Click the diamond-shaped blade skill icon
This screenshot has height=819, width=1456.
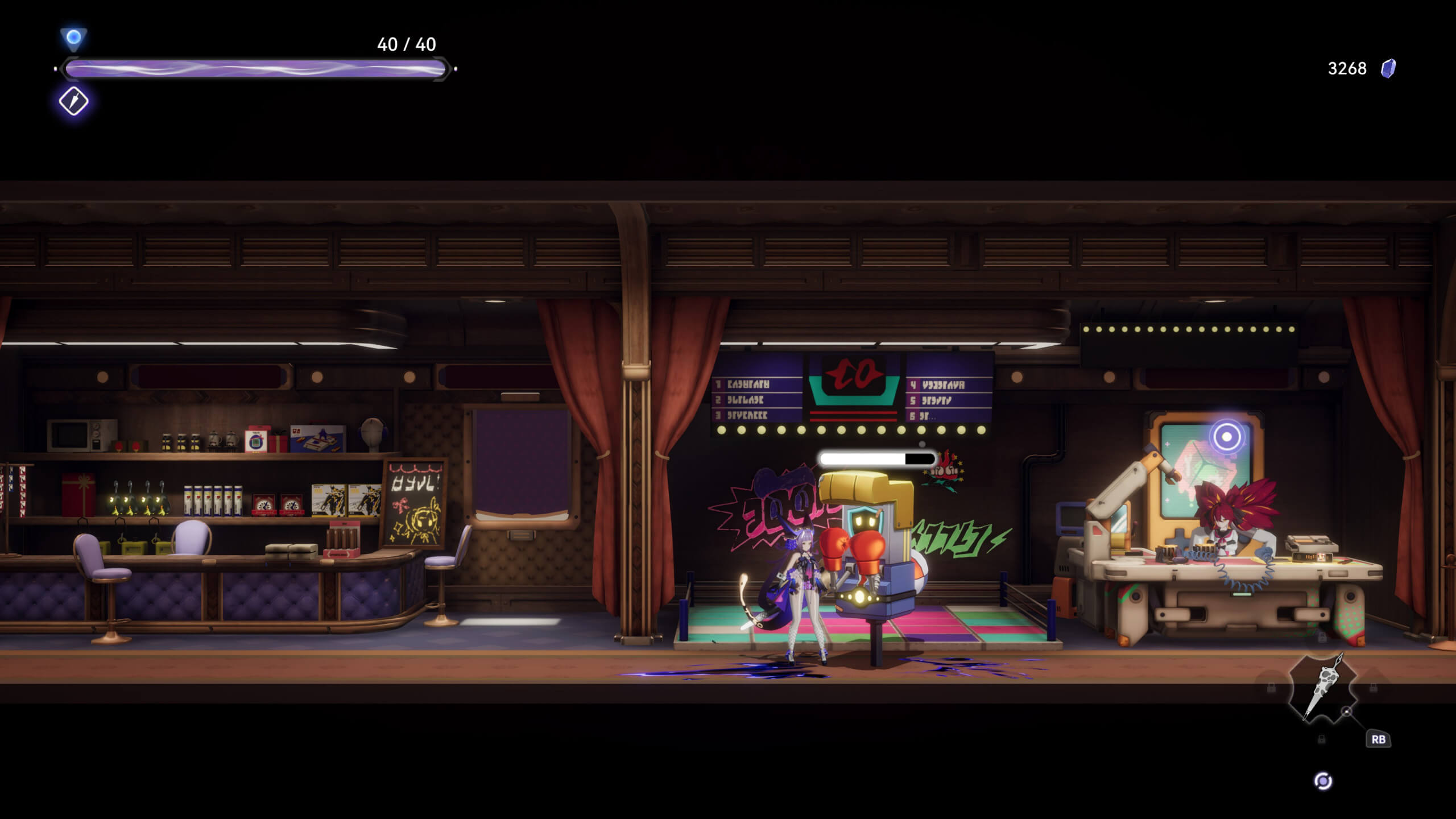[74, 102]
